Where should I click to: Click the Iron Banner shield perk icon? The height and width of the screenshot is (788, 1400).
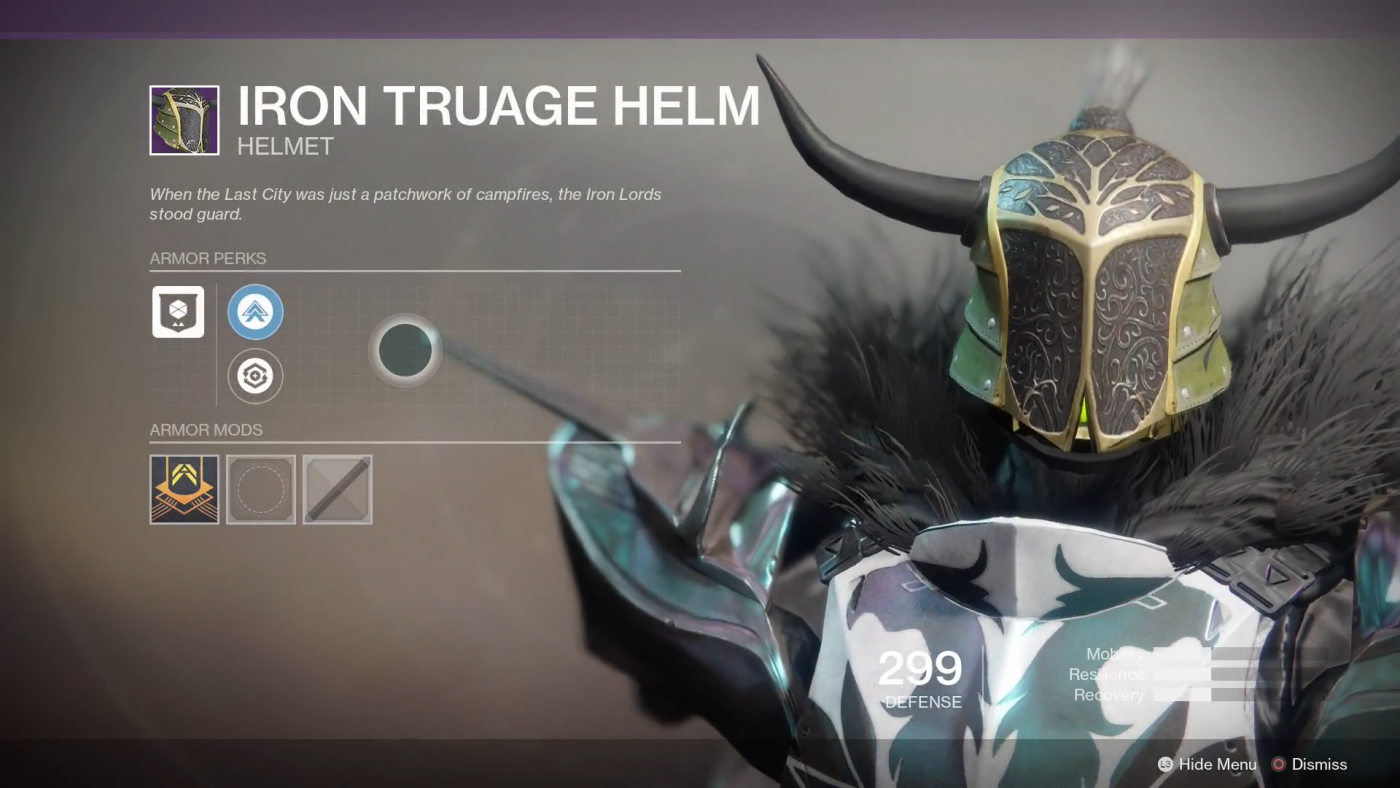click(x=177, y=311)
